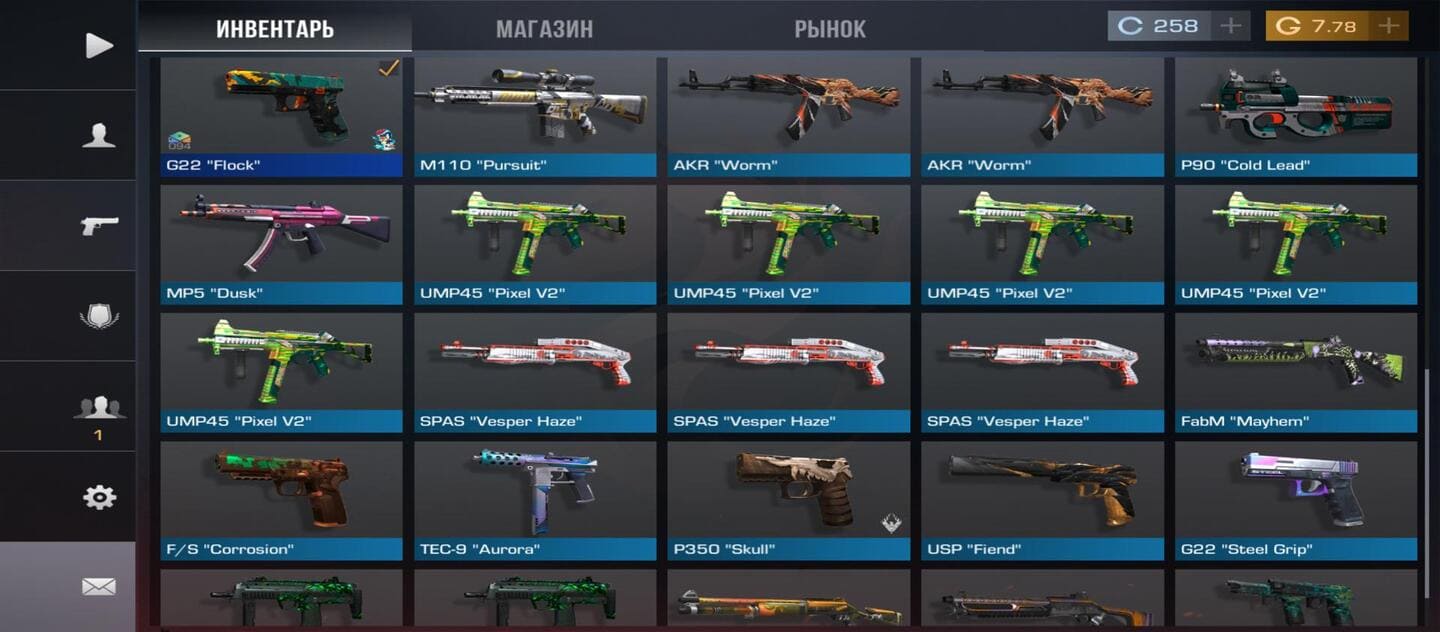Pick the P350 "Skull" pistol
The height and width of the screenshot is (632, 1440).
[789, 499]
